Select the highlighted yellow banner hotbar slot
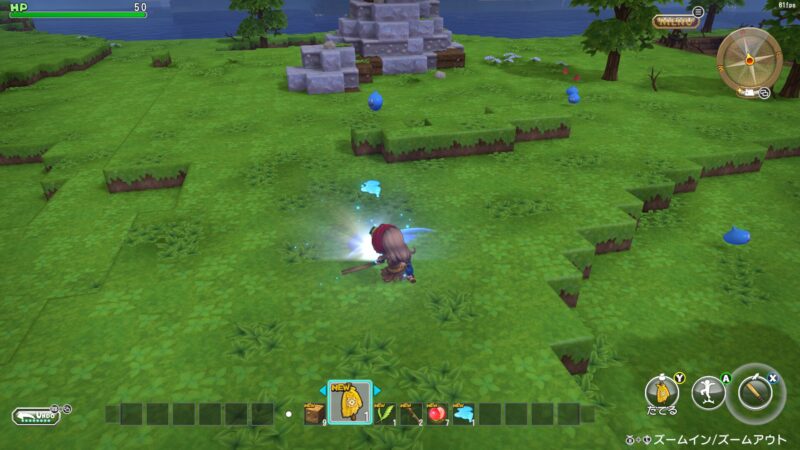 point(350,404)
